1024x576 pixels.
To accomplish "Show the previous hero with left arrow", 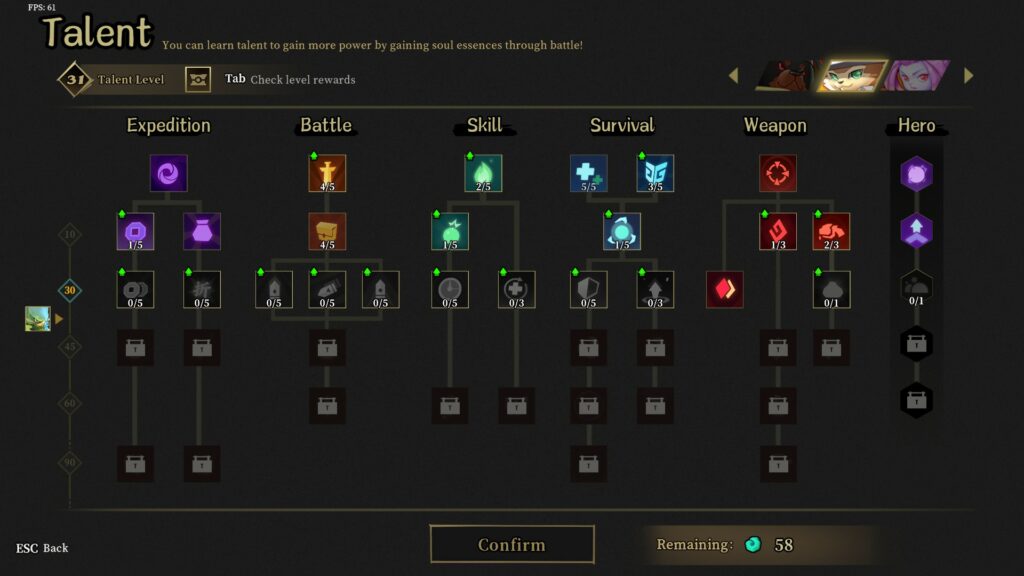I will pyautogui.click(x=733, y=76).
